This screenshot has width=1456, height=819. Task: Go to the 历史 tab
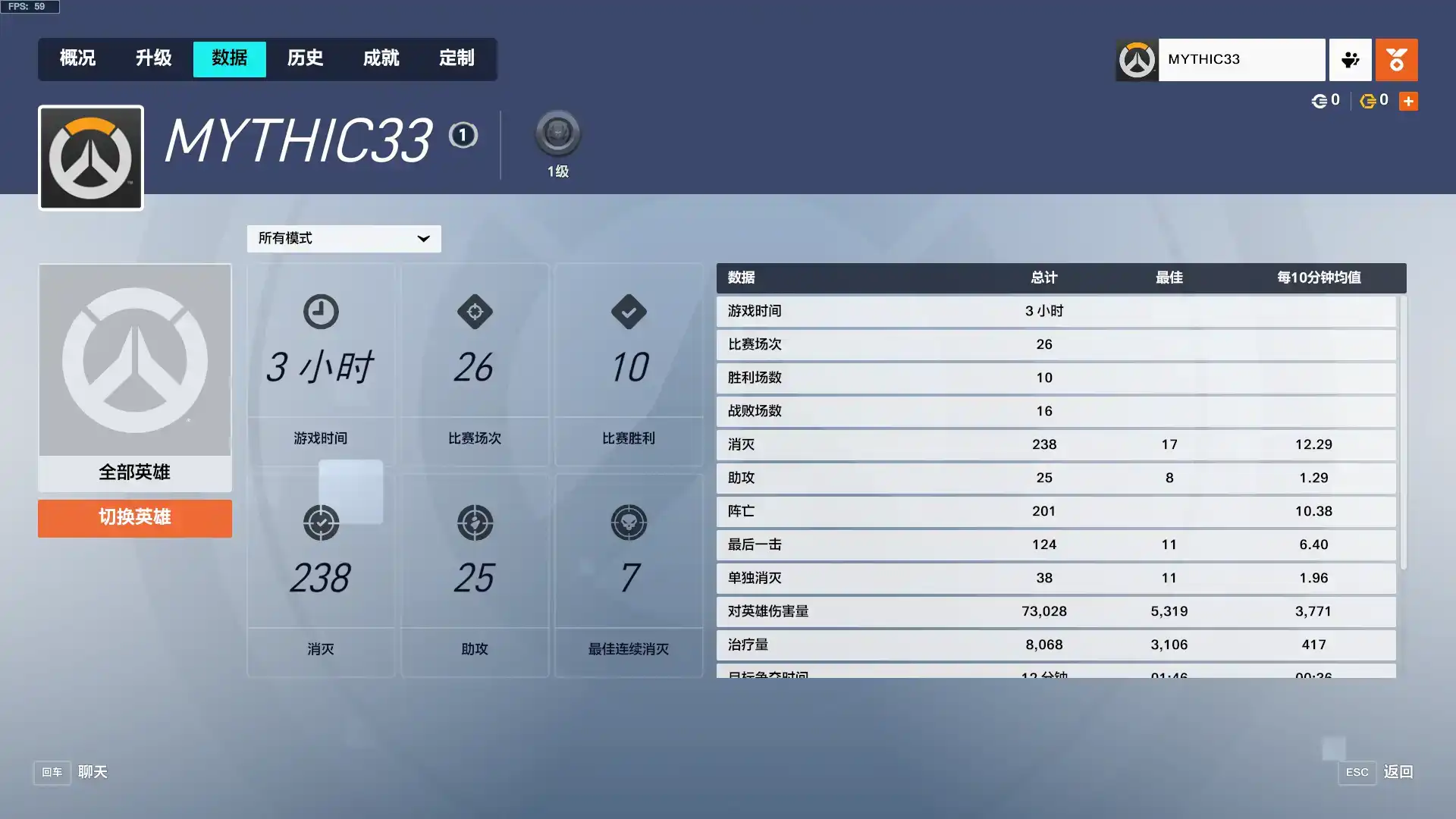305,58
